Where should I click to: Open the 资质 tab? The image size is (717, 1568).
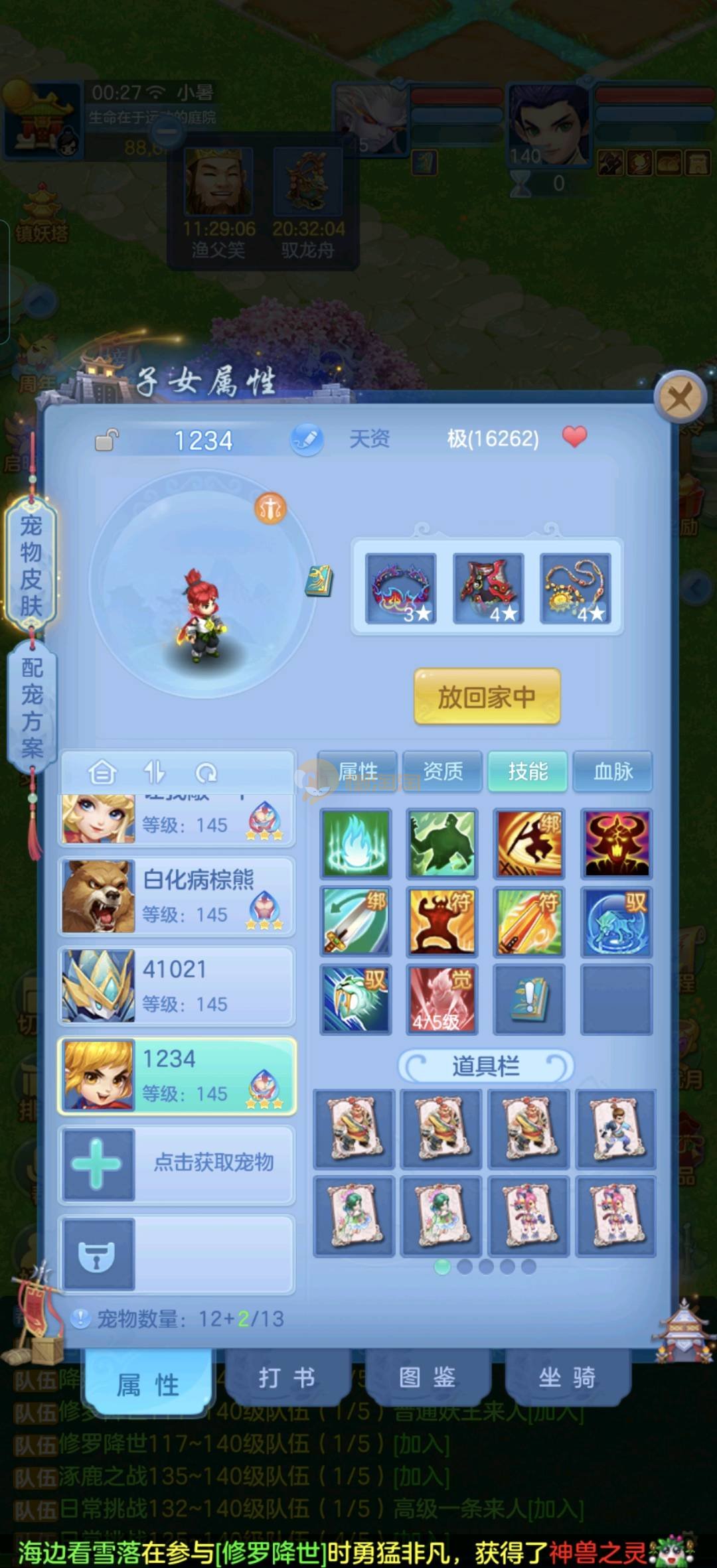pos(443,771)
